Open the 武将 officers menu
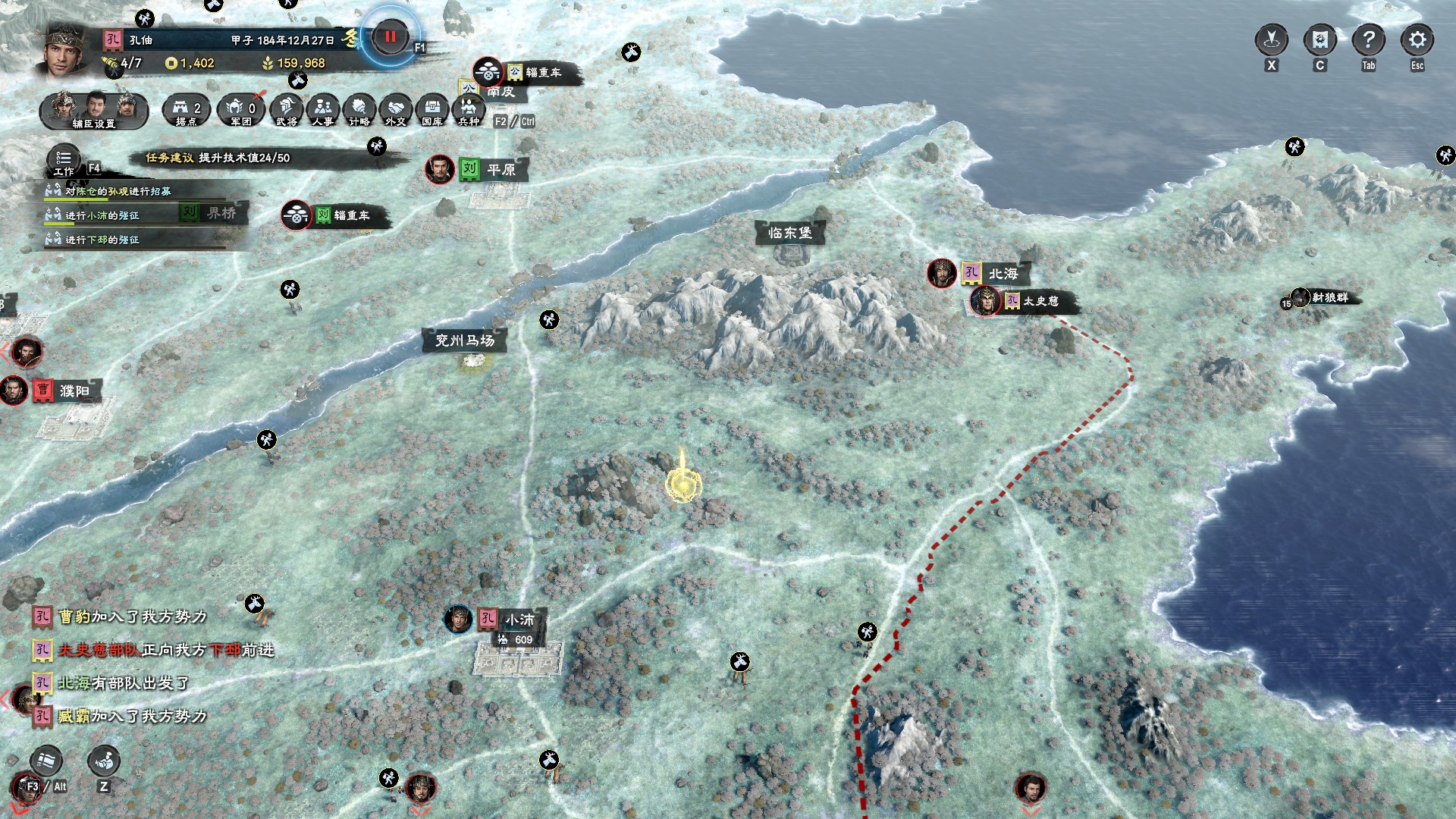The image size is (1456, 819). point(286,110)
